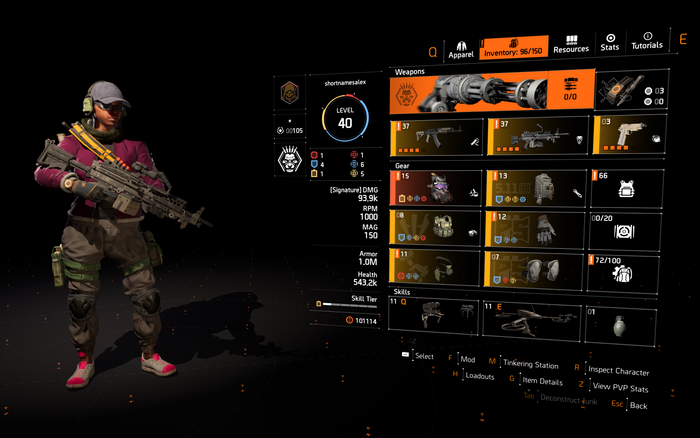Choose the drone skill slot
Screen dimensions: 700x438
532,313
